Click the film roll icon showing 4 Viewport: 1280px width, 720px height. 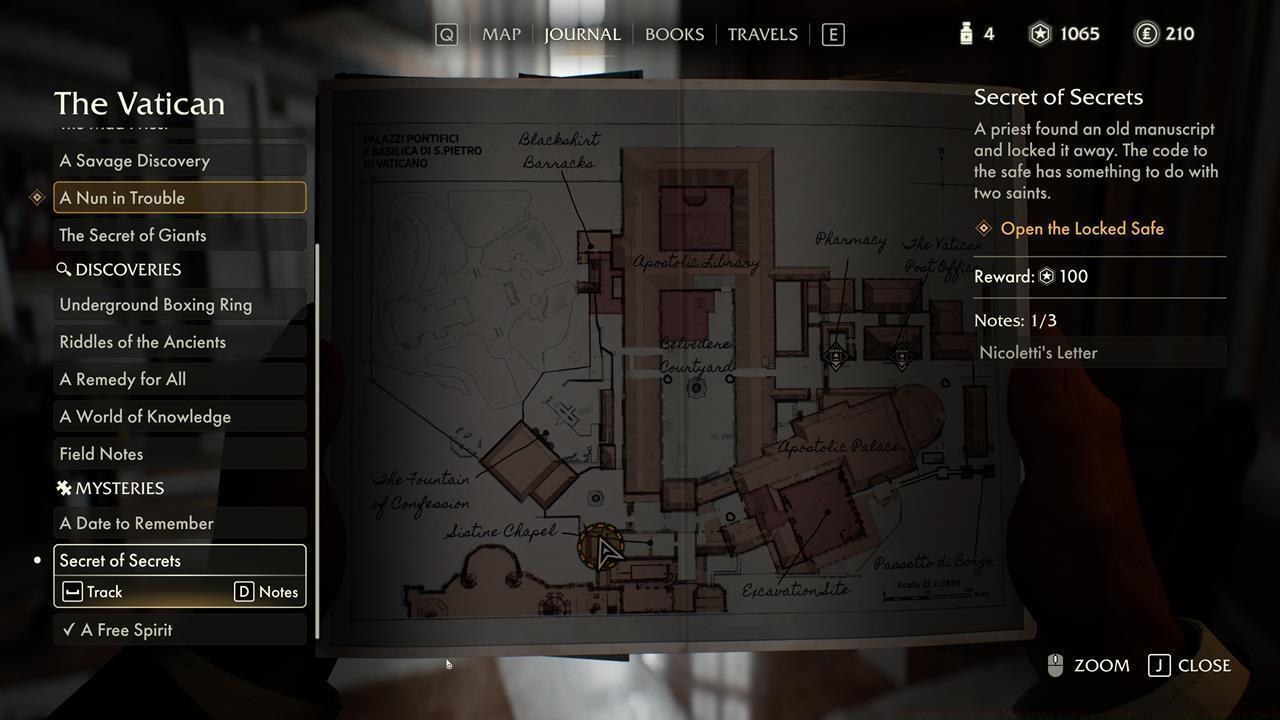click(x=965, y=33)
